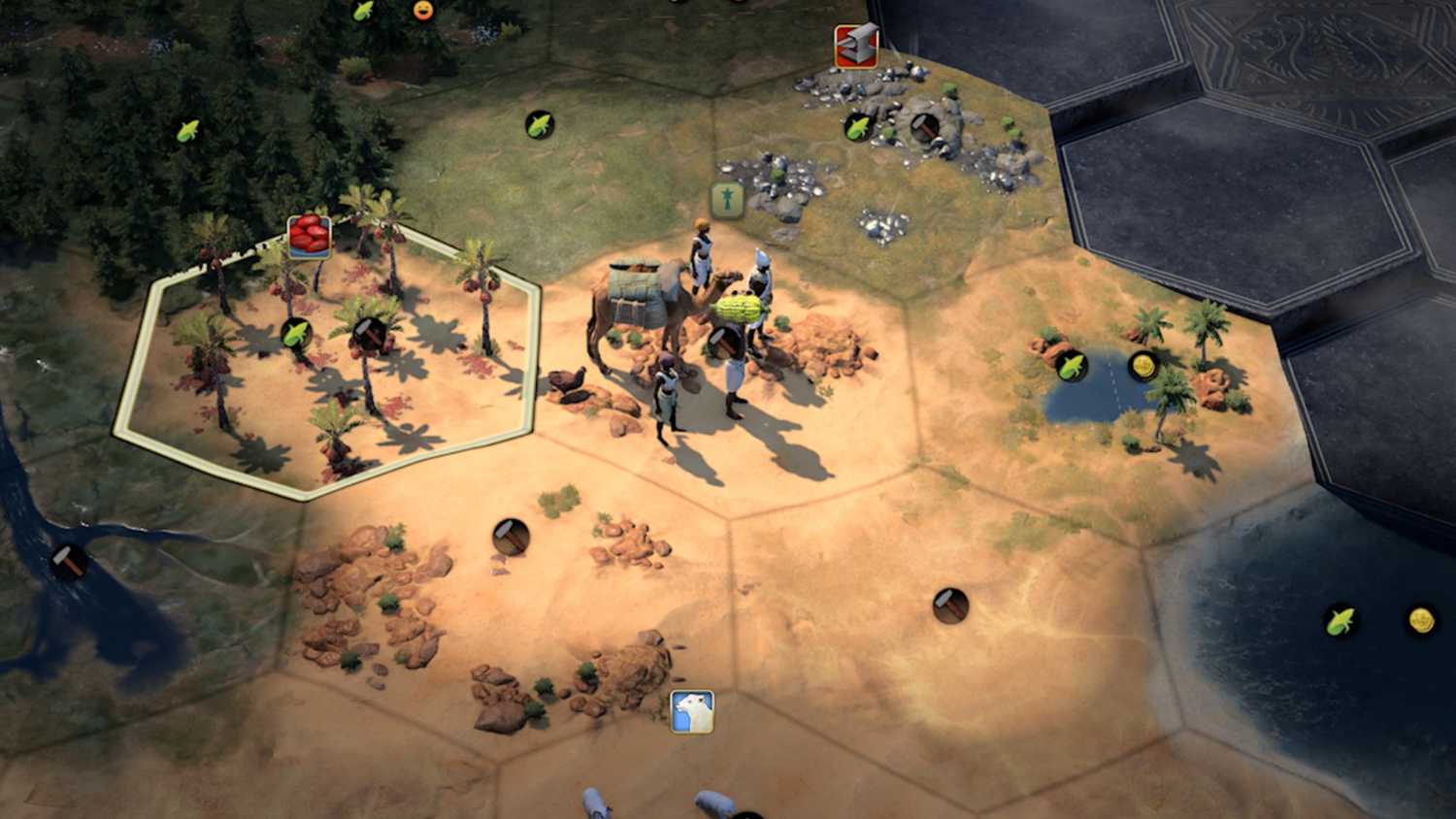Click the corn yield icon on the upper grassland hex

pyautogui.click(x=541, y=122)
